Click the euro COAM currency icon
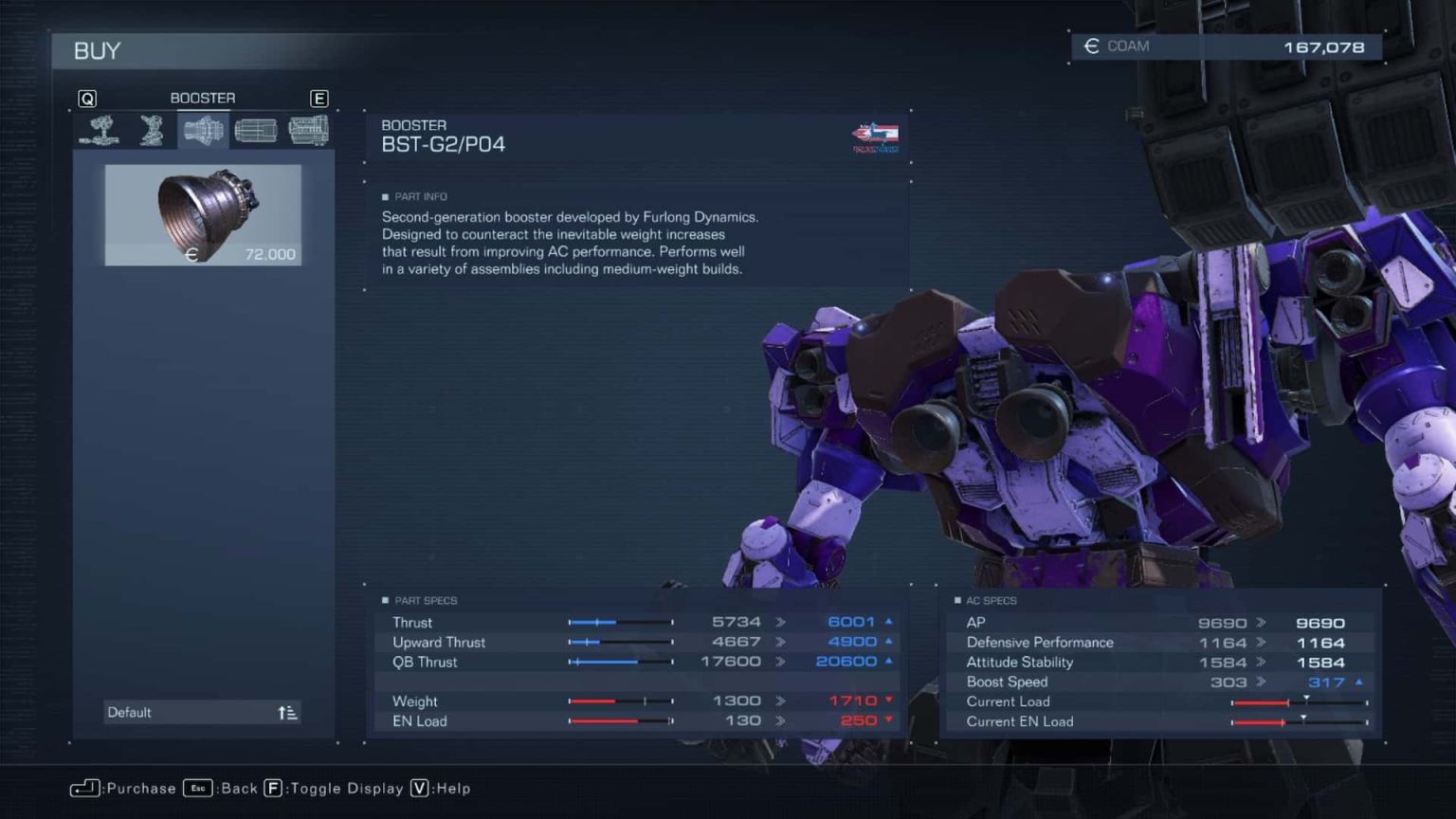The height and width of the screenshot is (819, 1456). coord(1092,45)
